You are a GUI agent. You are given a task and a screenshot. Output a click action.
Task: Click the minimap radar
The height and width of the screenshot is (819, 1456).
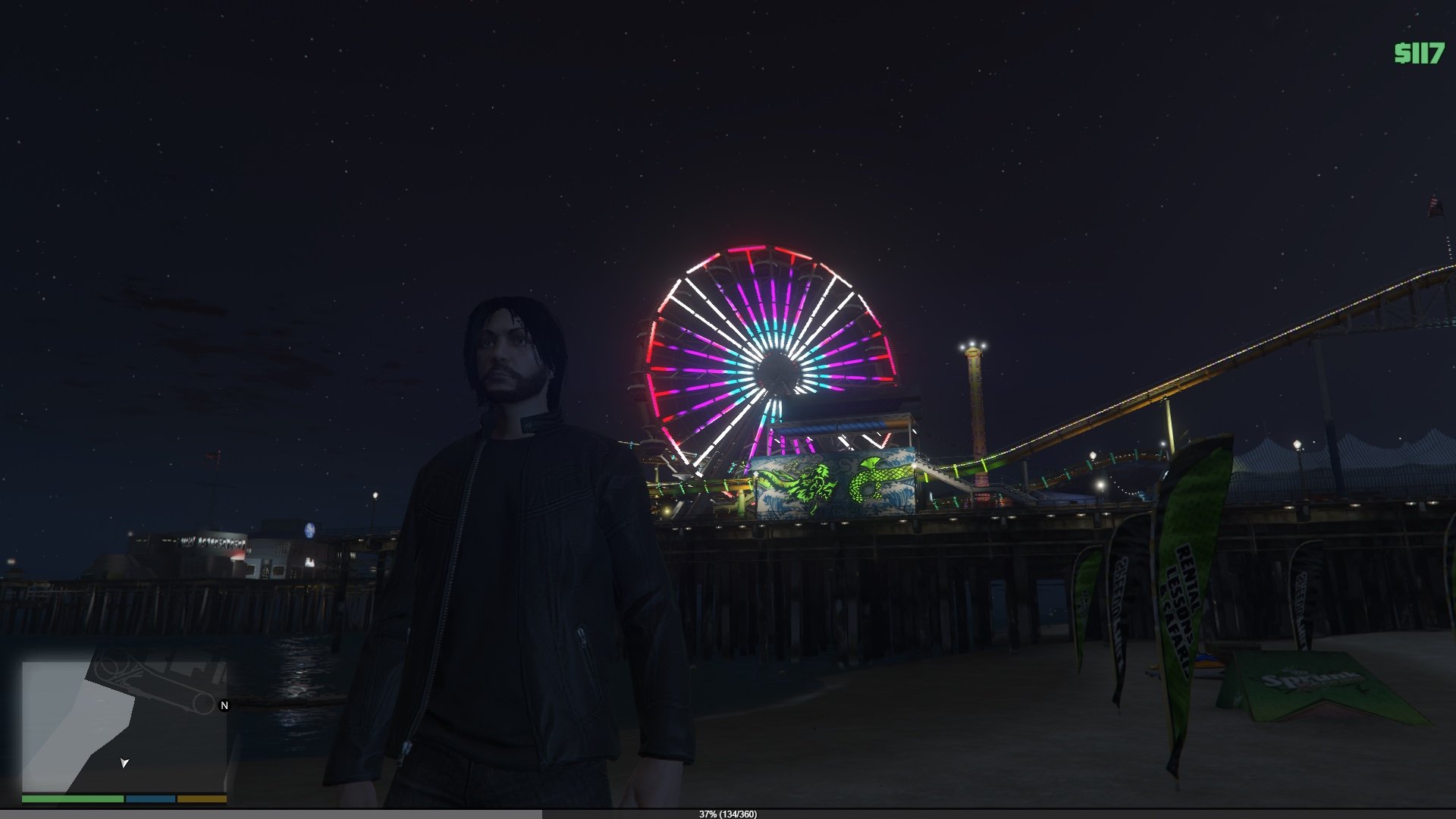click(x=124, y=726)
